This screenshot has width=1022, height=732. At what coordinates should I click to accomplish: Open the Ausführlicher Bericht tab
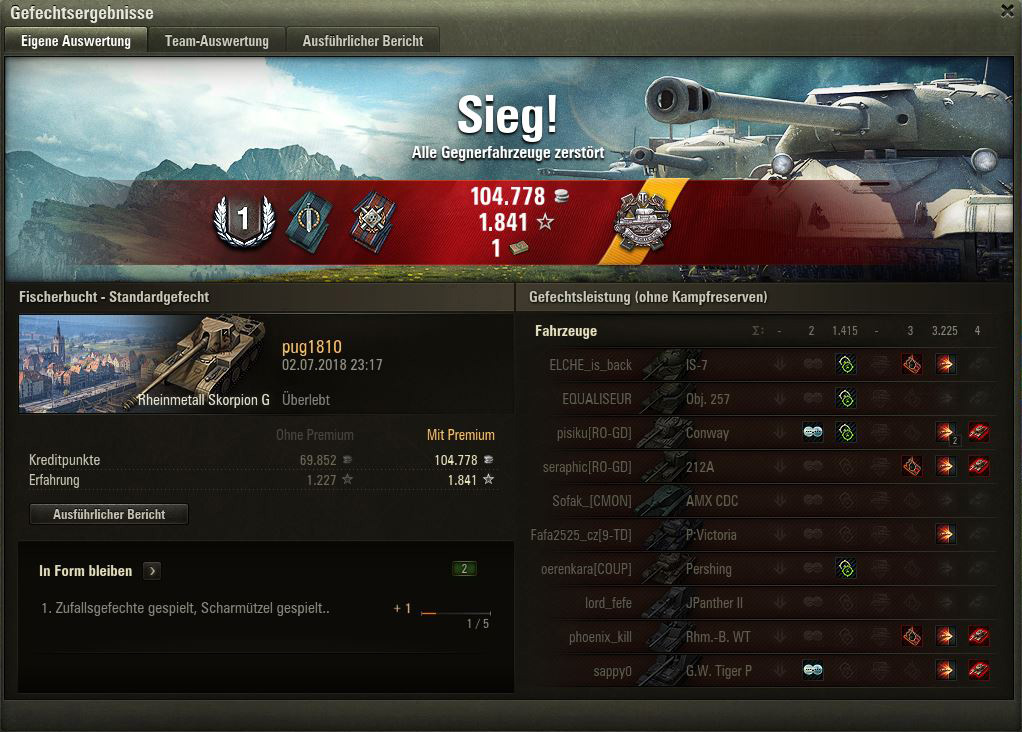click(363, 41)
